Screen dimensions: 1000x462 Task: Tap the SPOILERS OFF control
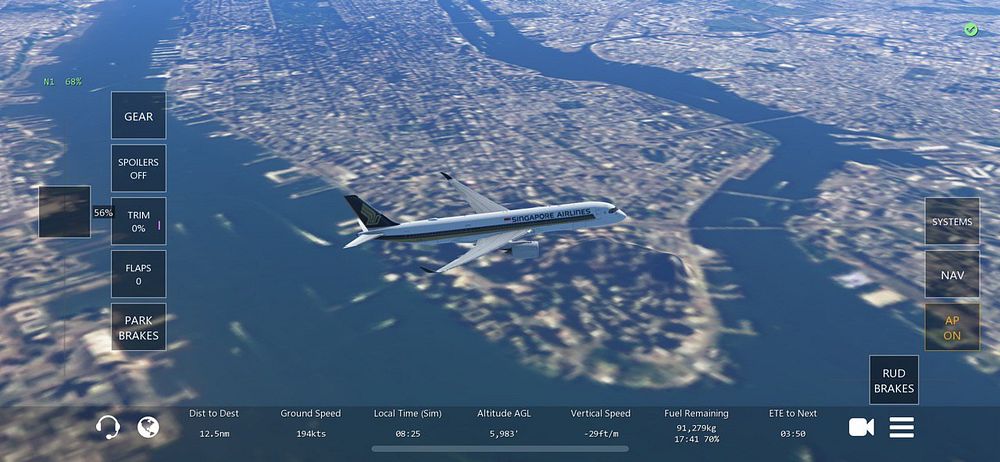coord(138,168)
